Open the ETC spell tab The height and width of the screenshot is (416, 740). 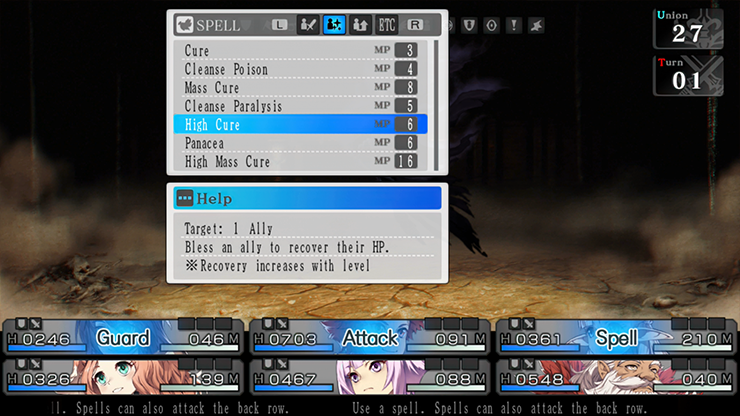click(x=386, y=24)
